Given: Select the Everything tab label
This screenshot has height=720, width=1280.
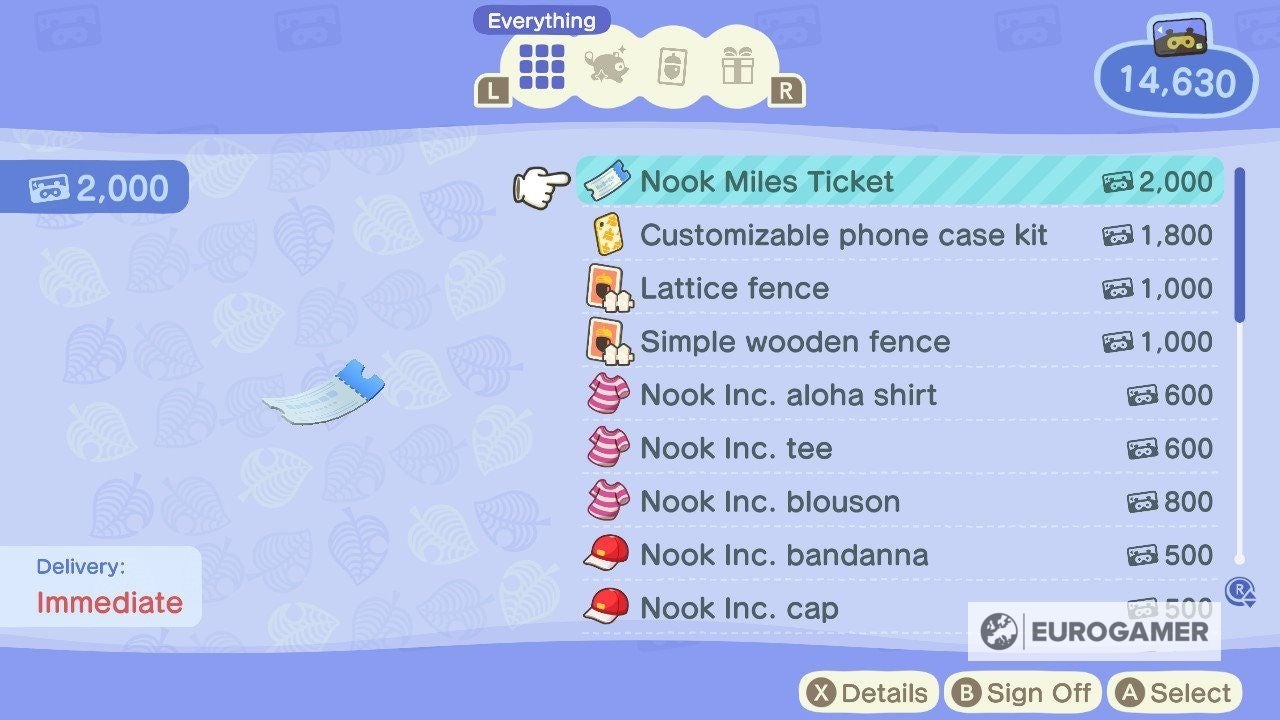Looking at the screenshot, I should (541, 19).
